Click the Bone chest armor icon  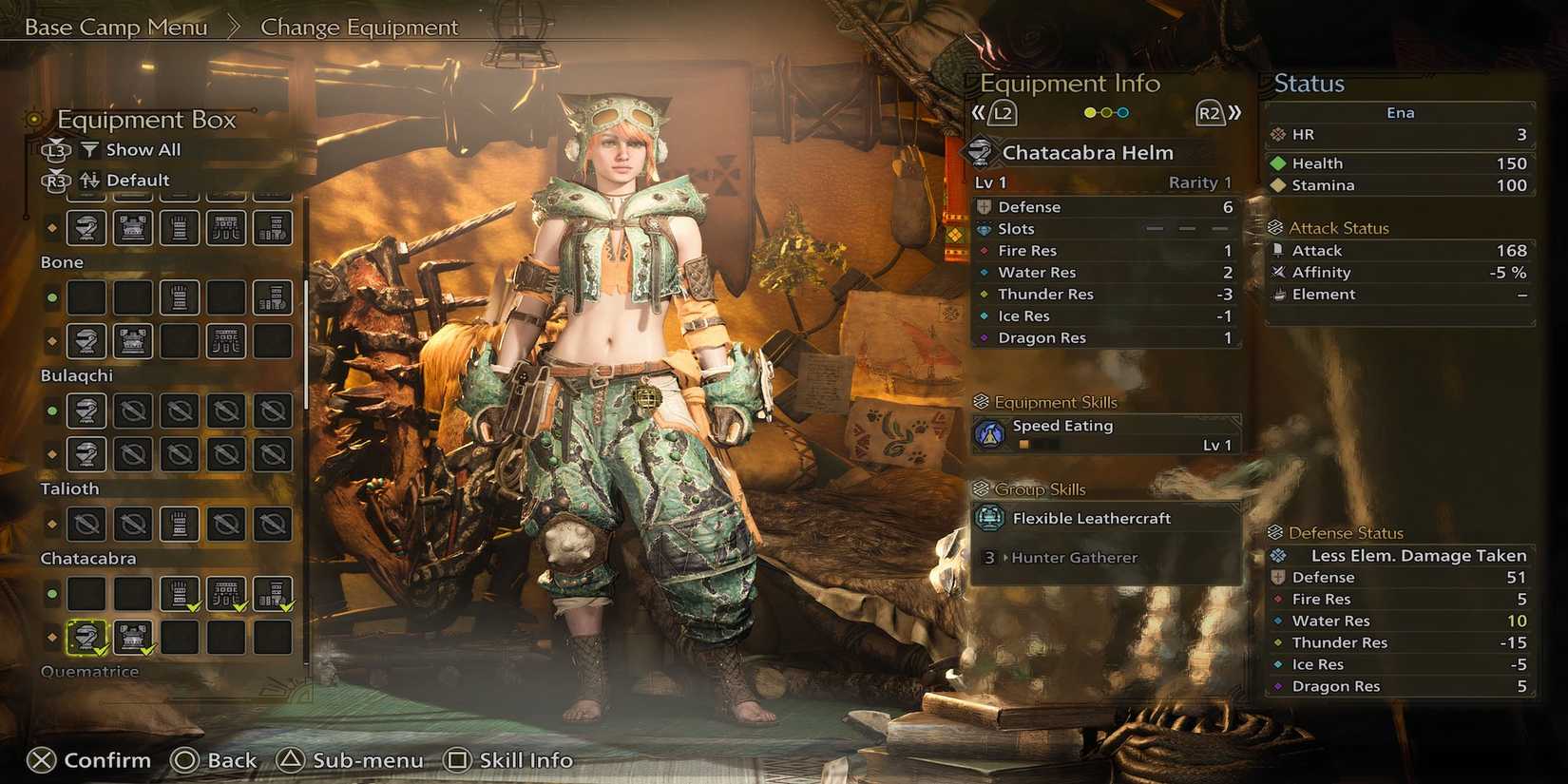[x=132, y=340]
